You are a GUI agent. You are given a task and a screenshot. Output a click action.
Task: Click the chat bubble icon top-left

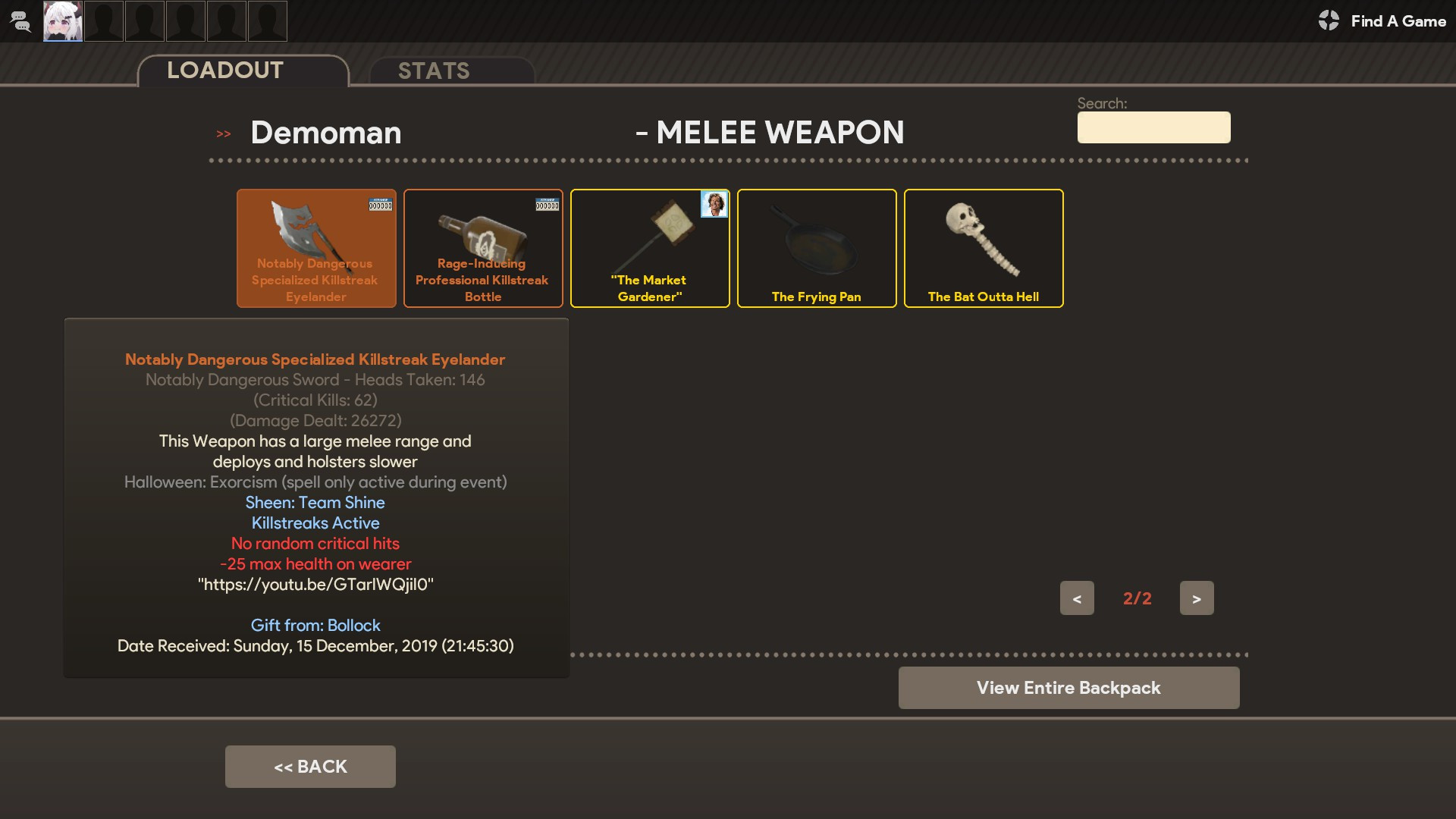(20, 21)
